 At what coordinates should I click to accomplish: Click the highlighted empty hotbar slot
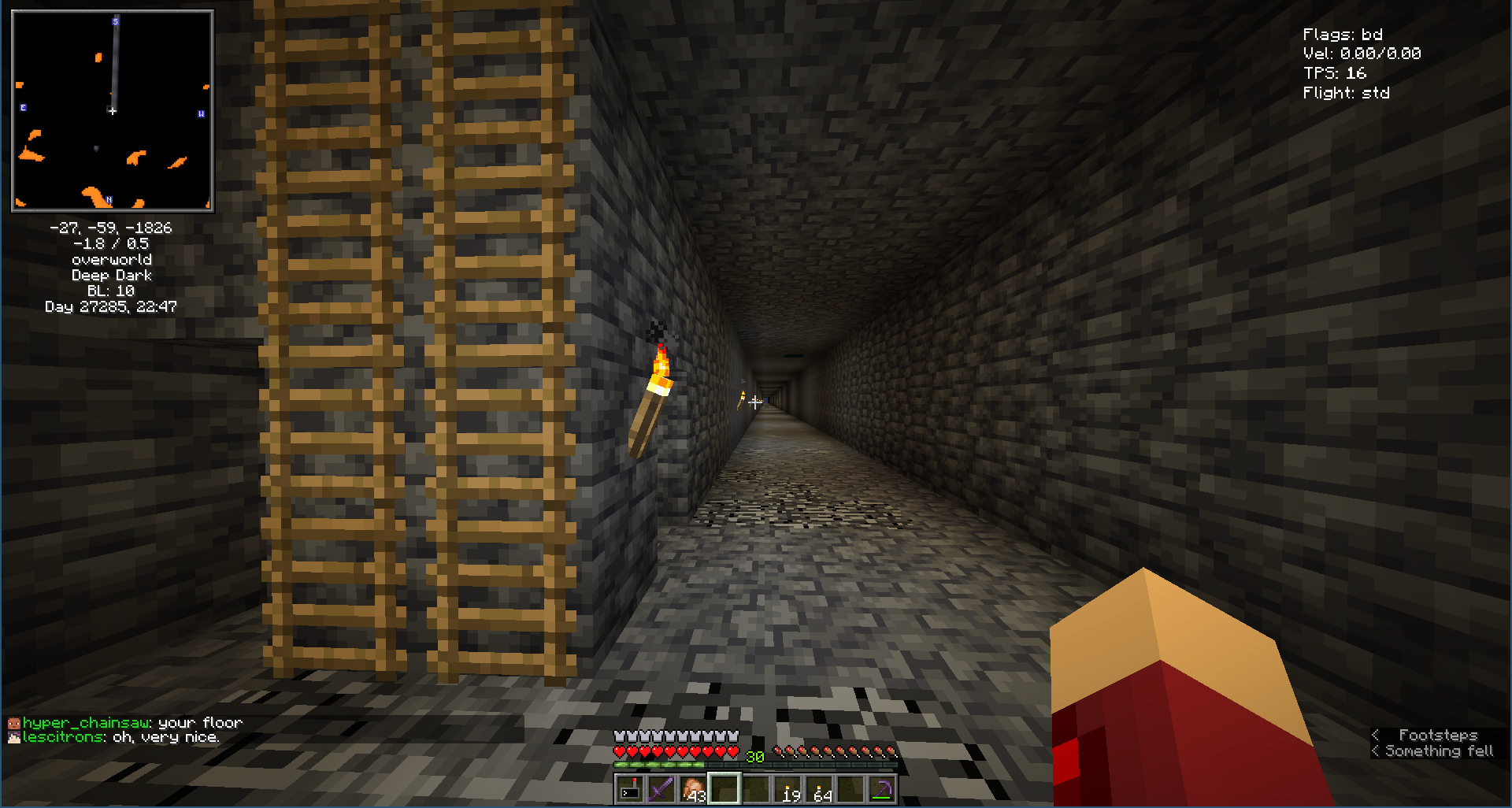tap(724, 788)
